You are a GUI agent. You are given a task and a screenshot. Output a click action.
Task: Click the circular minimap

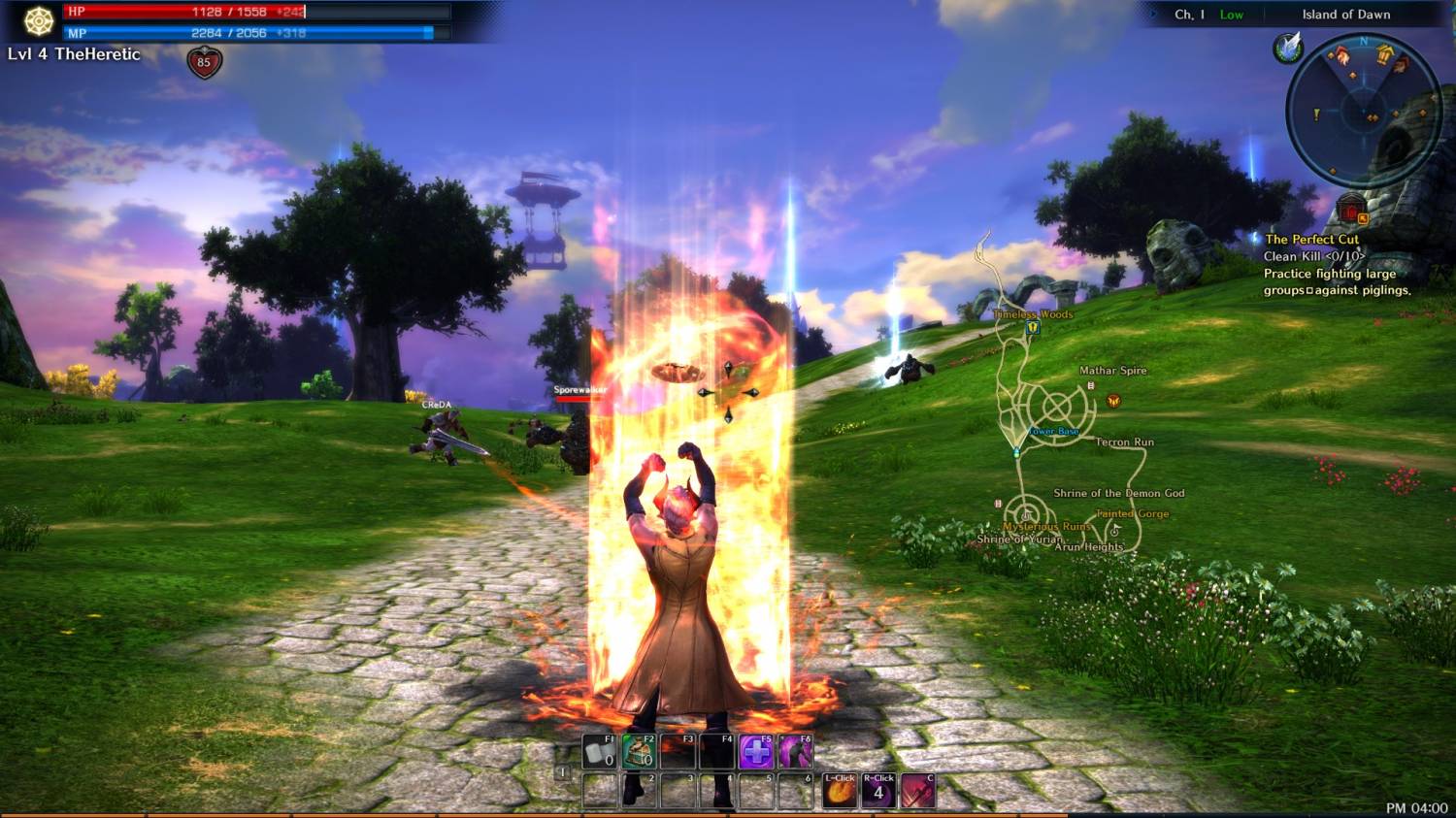(x=1363, y=110)
